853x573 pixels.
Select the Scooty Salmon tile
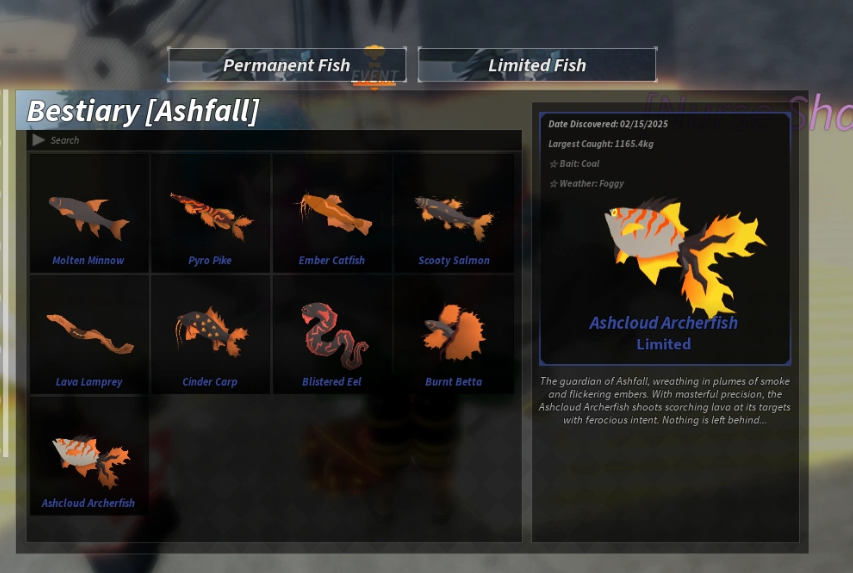click(454, 214)
